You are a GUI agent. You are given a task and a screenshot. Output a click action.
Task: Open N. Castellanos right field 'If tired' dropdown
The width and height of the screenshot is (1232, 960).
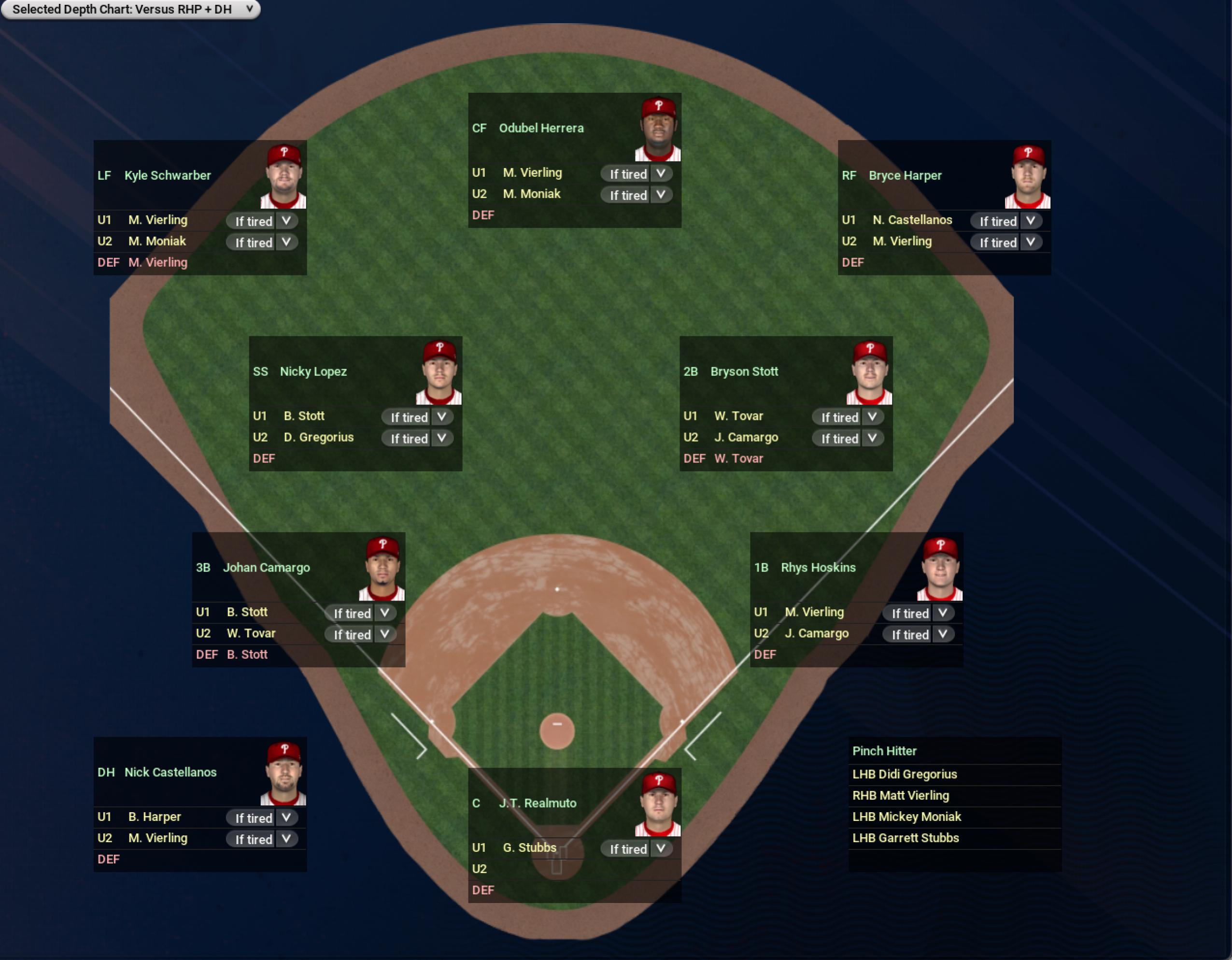pyautogui.click(x=1006, y=221)
